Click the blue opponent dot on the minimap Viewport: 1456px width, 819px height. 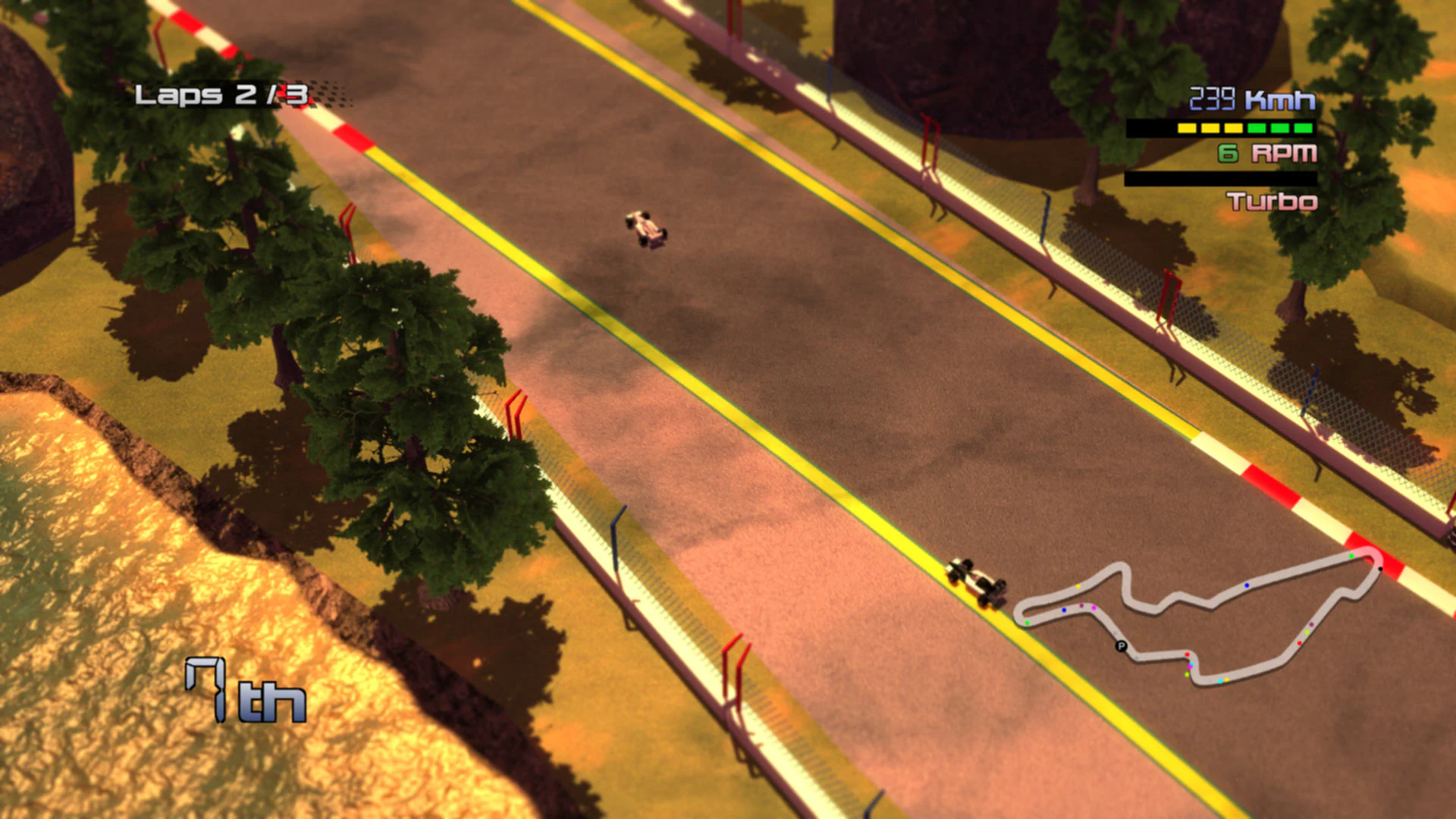[1247, 585]
